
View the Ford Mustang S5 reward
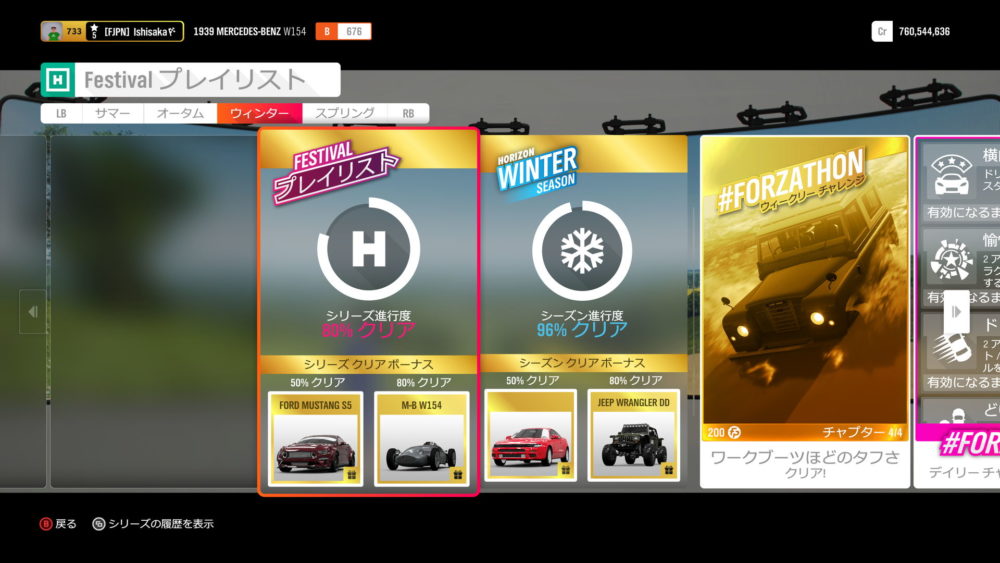[316, 438]
